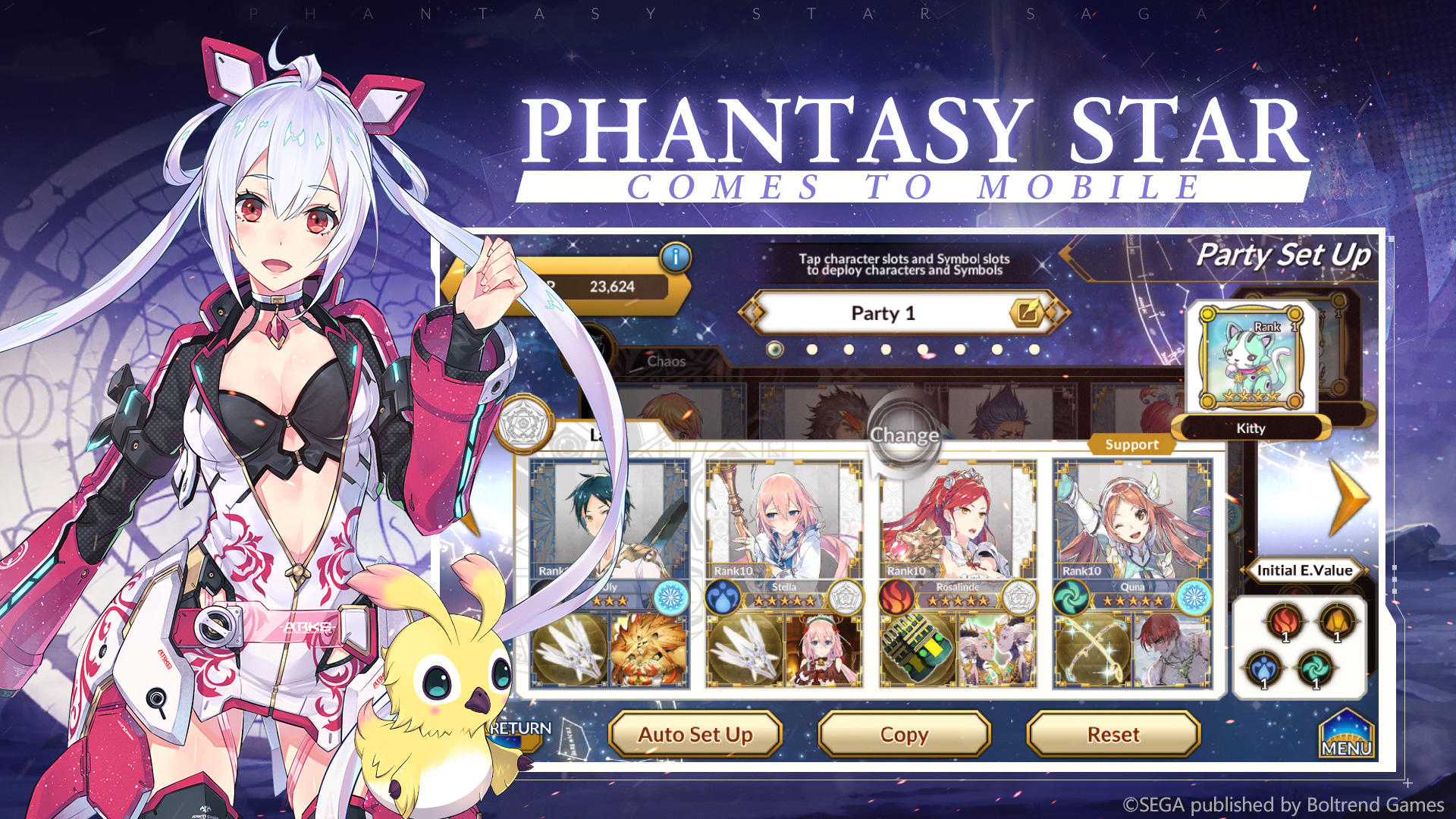Tap the fire emblem in Initial E.Value panel
The image size is (1456, 819).
(1284, 620)
